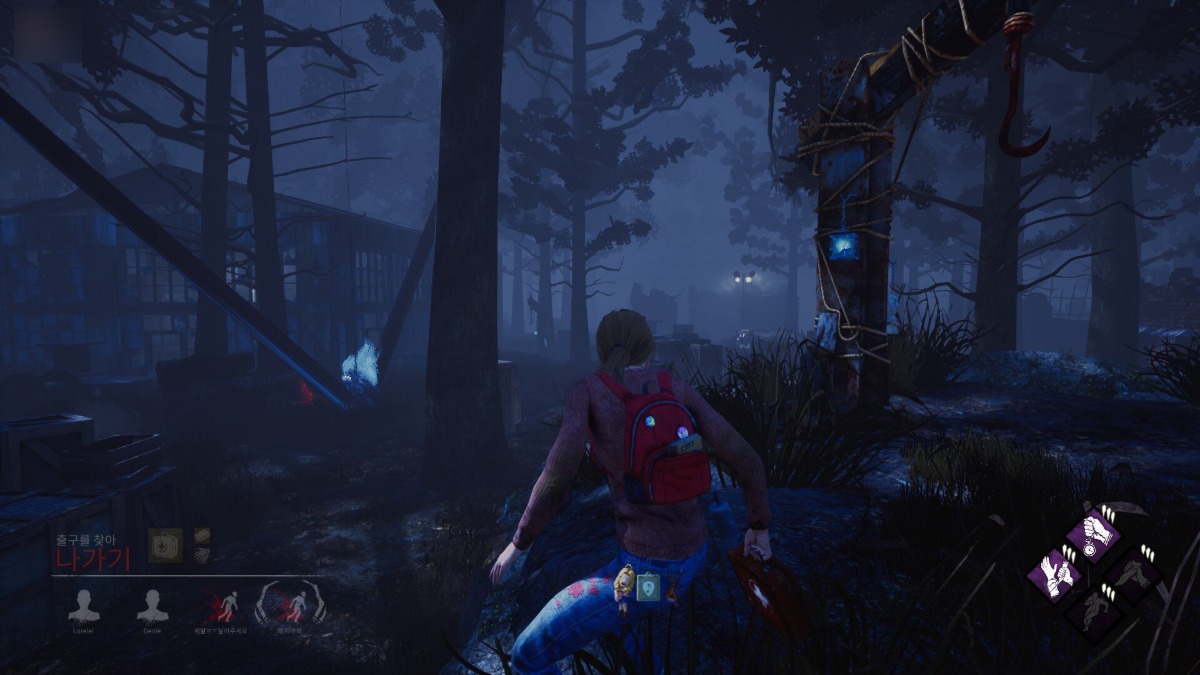Select the medkit item icon
This screenshot has height=675, width=1200.
pyautogui.click(x=165, y=545)
